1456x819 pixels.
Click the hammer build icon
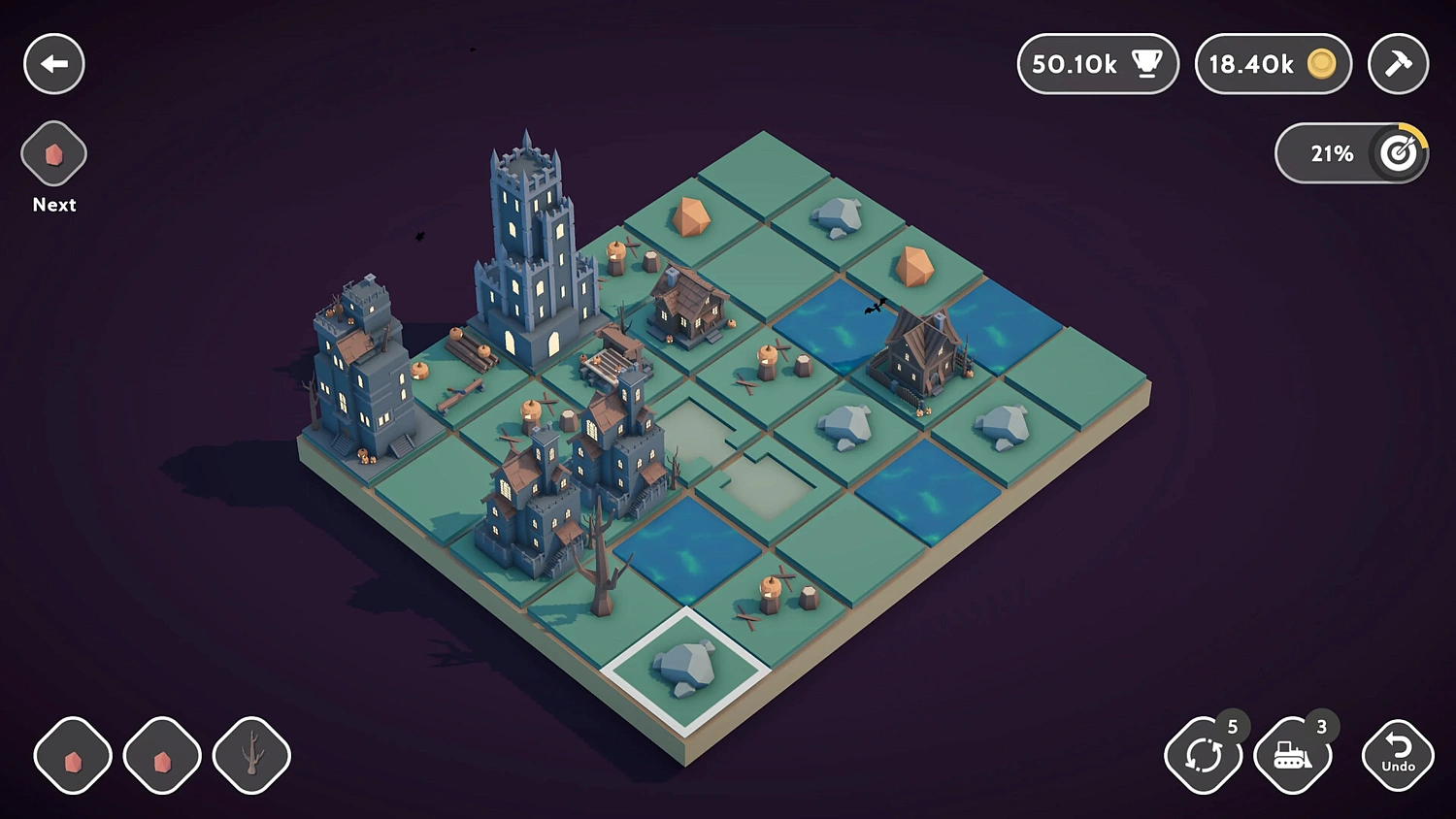[x=1398, y=64]
